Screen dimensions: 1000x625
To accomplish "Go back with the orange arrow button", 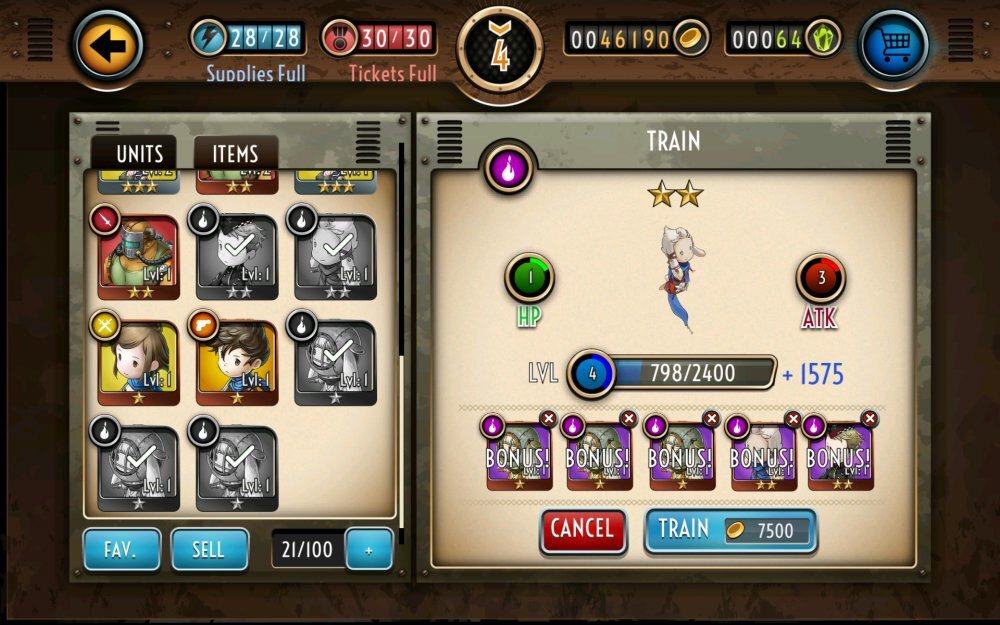I will pyautogui.click(x=108, y=45).
